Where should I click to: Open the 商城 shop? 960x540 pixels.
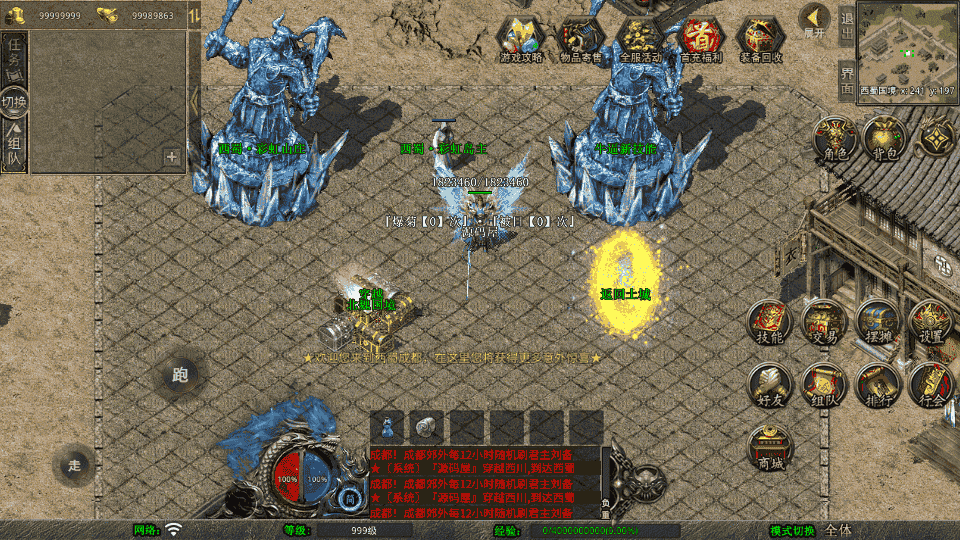coord(771,445)
